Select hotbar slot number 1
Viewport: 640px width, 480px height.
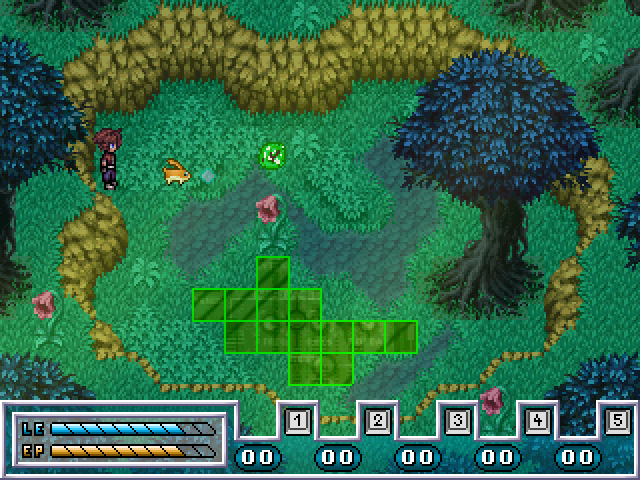point(297,421)
